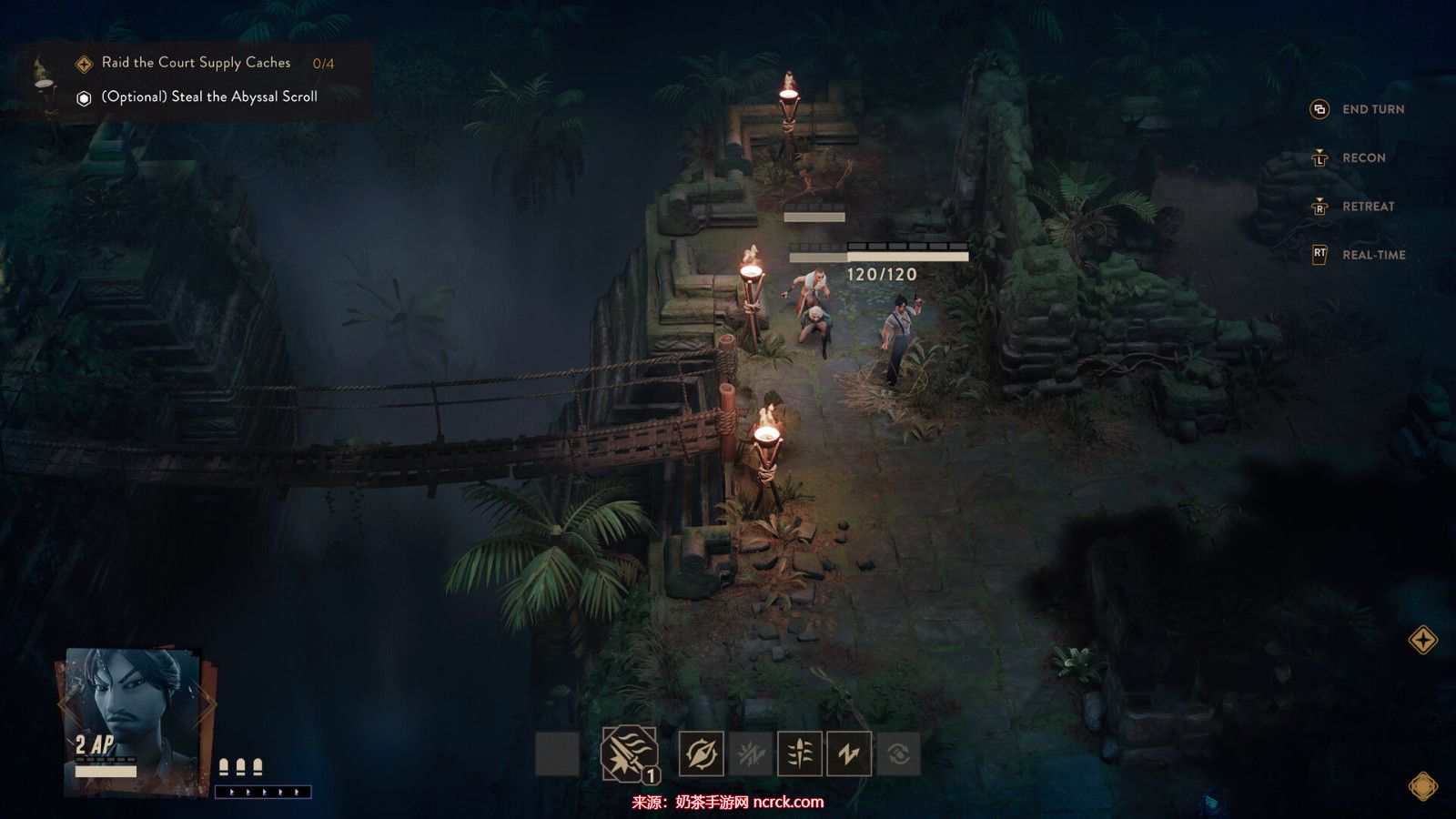Use the dart with wavy lines ability
This screenshot has height=819, width=1456.
tap(800, 753)
